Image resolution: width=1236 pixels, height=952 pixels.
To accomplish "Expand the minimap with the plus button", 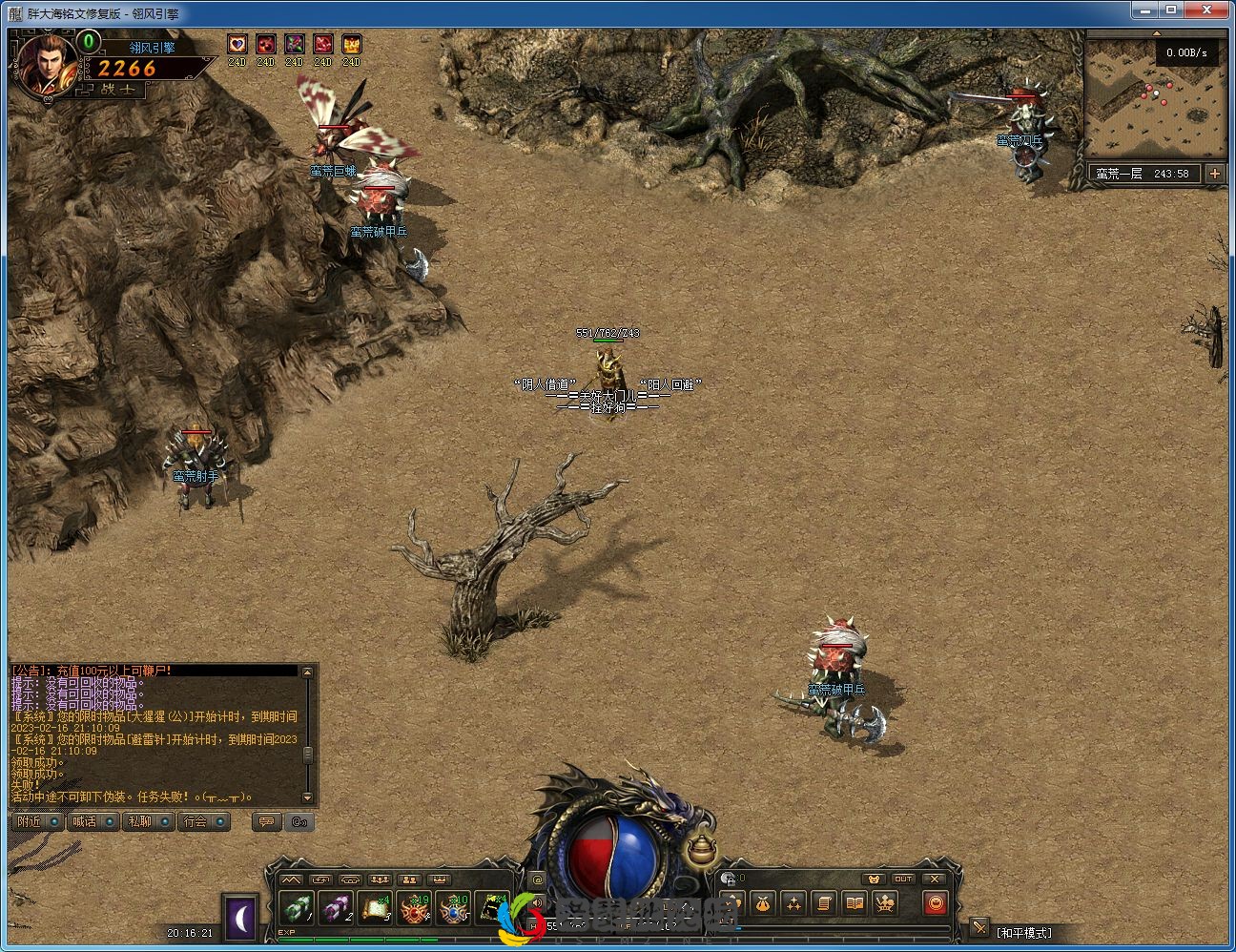I will coord(1214,174).
